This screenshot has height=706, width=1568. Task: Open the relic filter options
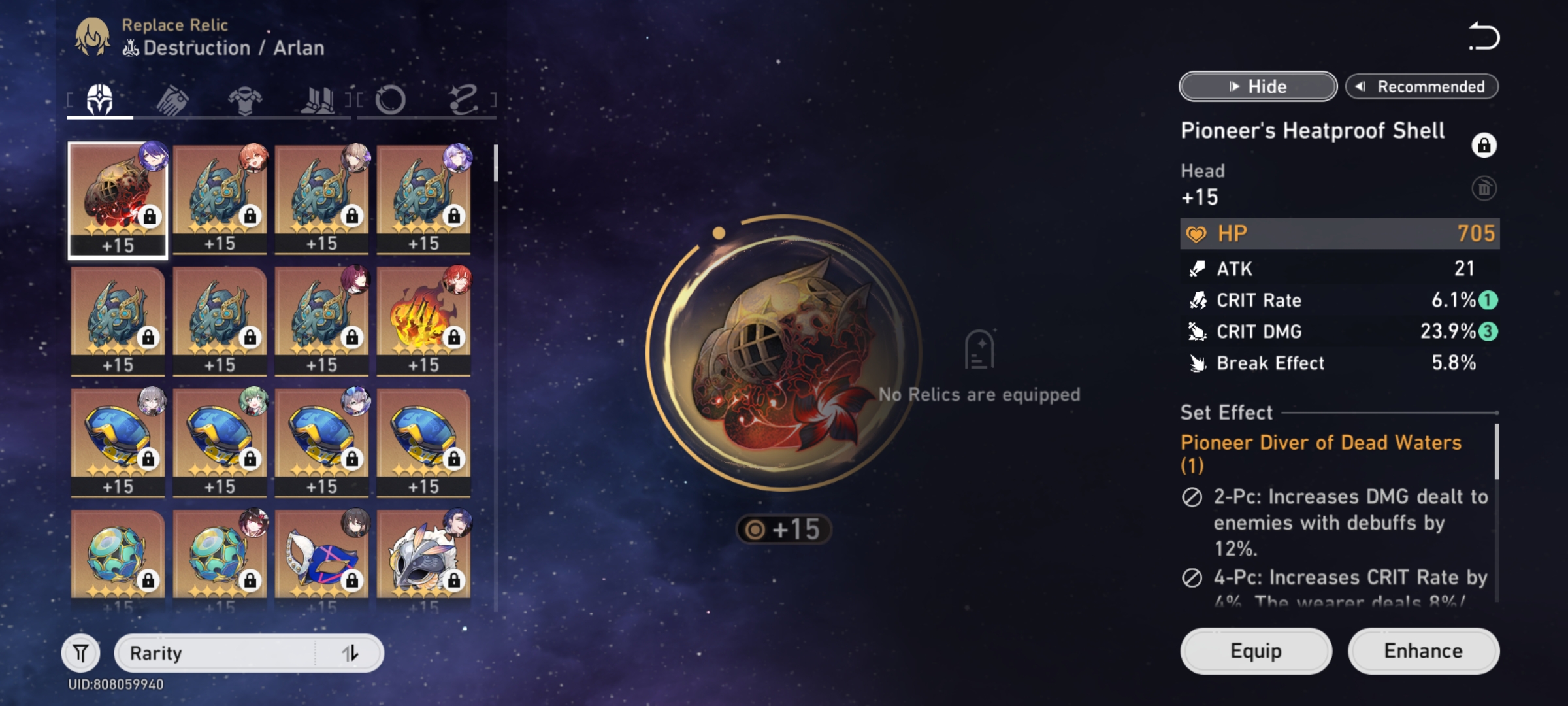coord(80,652)
